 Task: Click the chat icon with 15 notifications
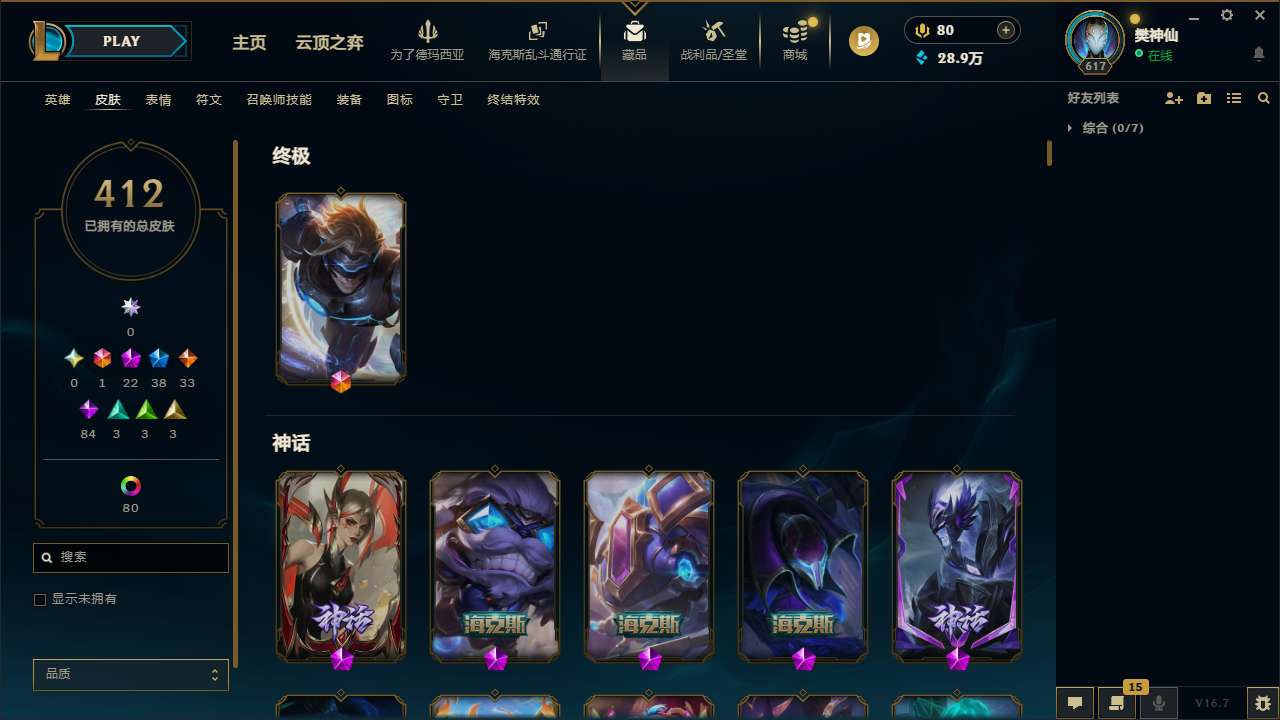tap(1115, 703)
